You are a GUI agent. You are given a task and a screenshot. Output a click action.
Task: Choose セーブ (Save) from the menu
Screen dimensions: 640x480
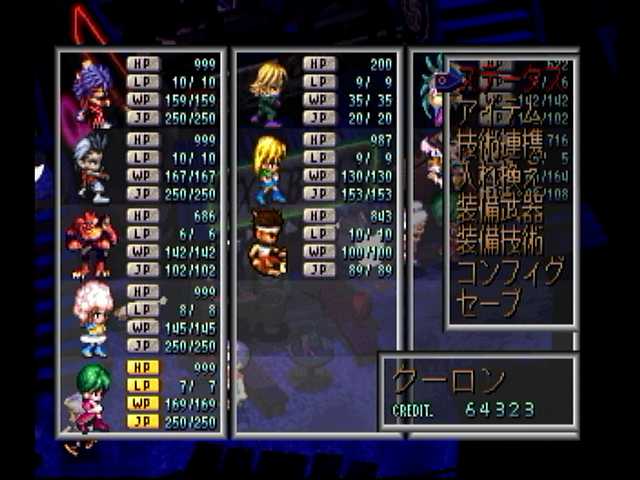[489, 302]
